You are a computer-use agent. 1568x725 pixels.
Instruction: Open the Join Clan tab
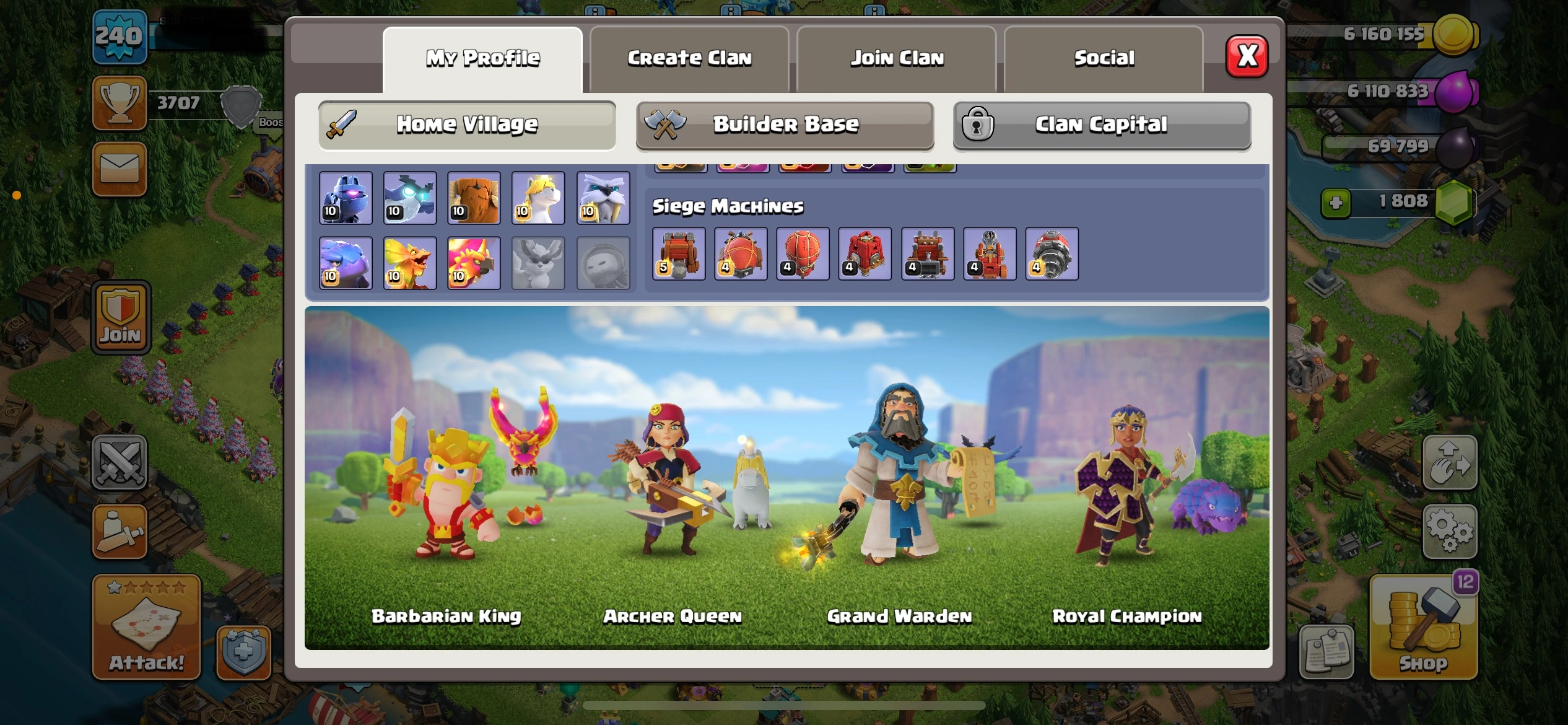coord(896,58)
